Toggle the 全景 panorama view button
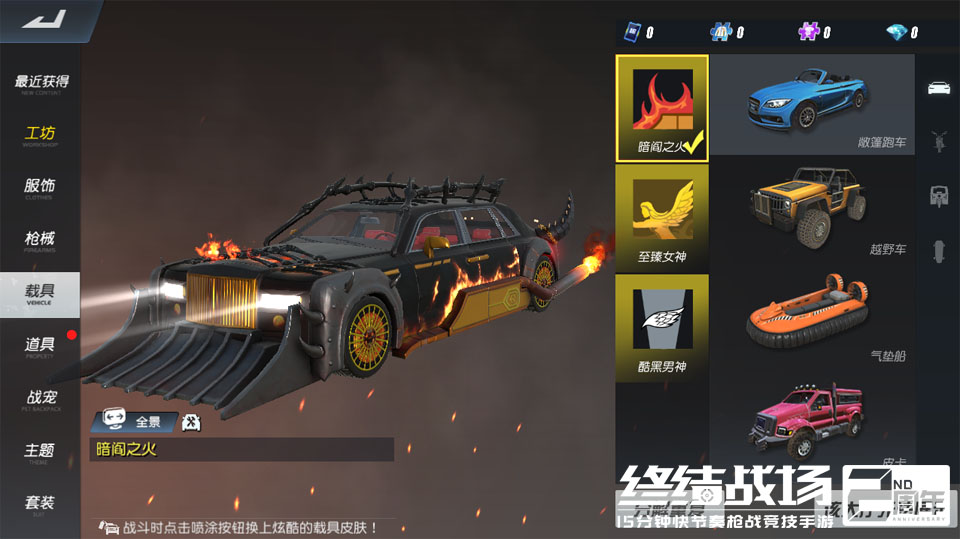 [x=136, y=422]
